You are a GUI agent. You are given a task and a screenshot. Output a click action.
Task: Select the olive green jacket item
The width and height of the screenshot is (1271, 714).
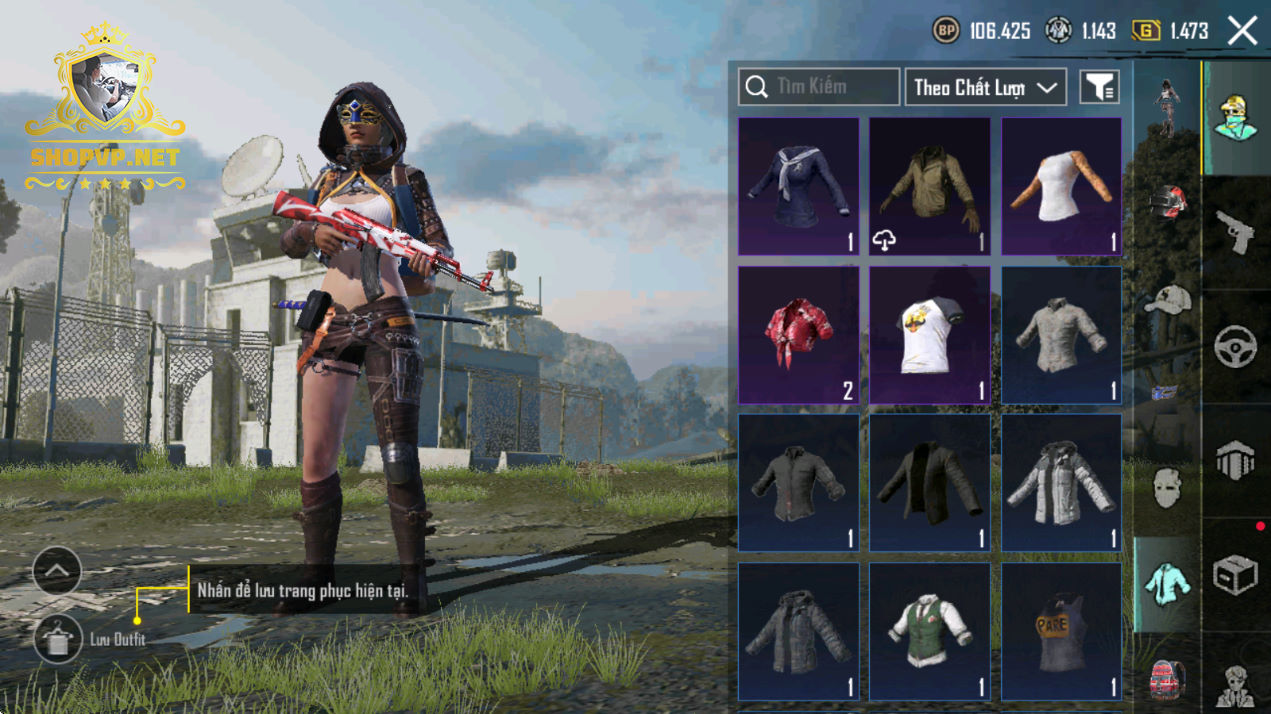(x=929, y=186)
